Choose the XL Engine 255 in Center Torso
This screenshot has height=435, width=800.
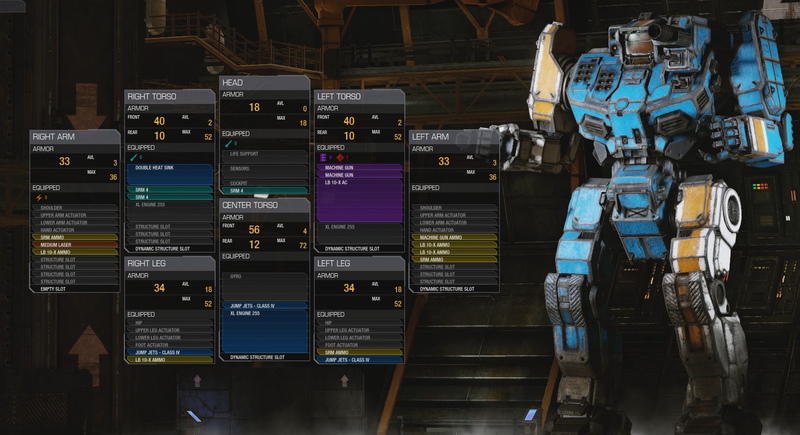point(263,313)
